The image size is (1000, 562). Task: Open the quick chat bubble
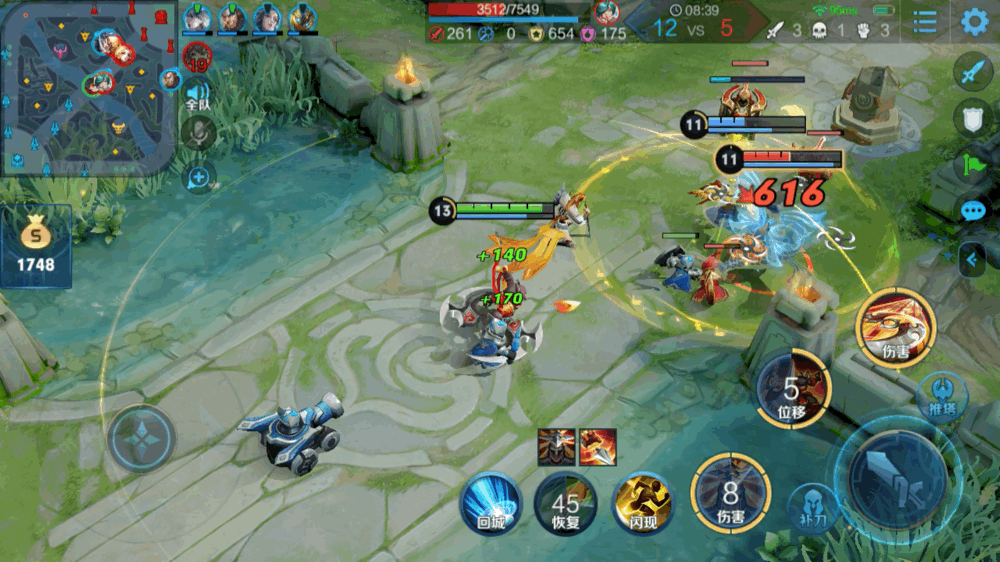[x=972, y=211]
